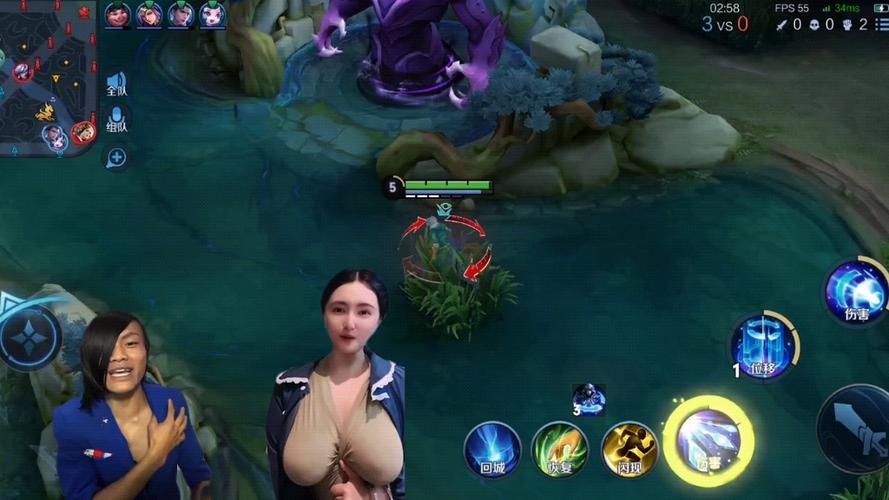The width and height of the screenshot is (889, 500).
Task: Open the quick chat plus bubble
Action: [x=117, y=157]
